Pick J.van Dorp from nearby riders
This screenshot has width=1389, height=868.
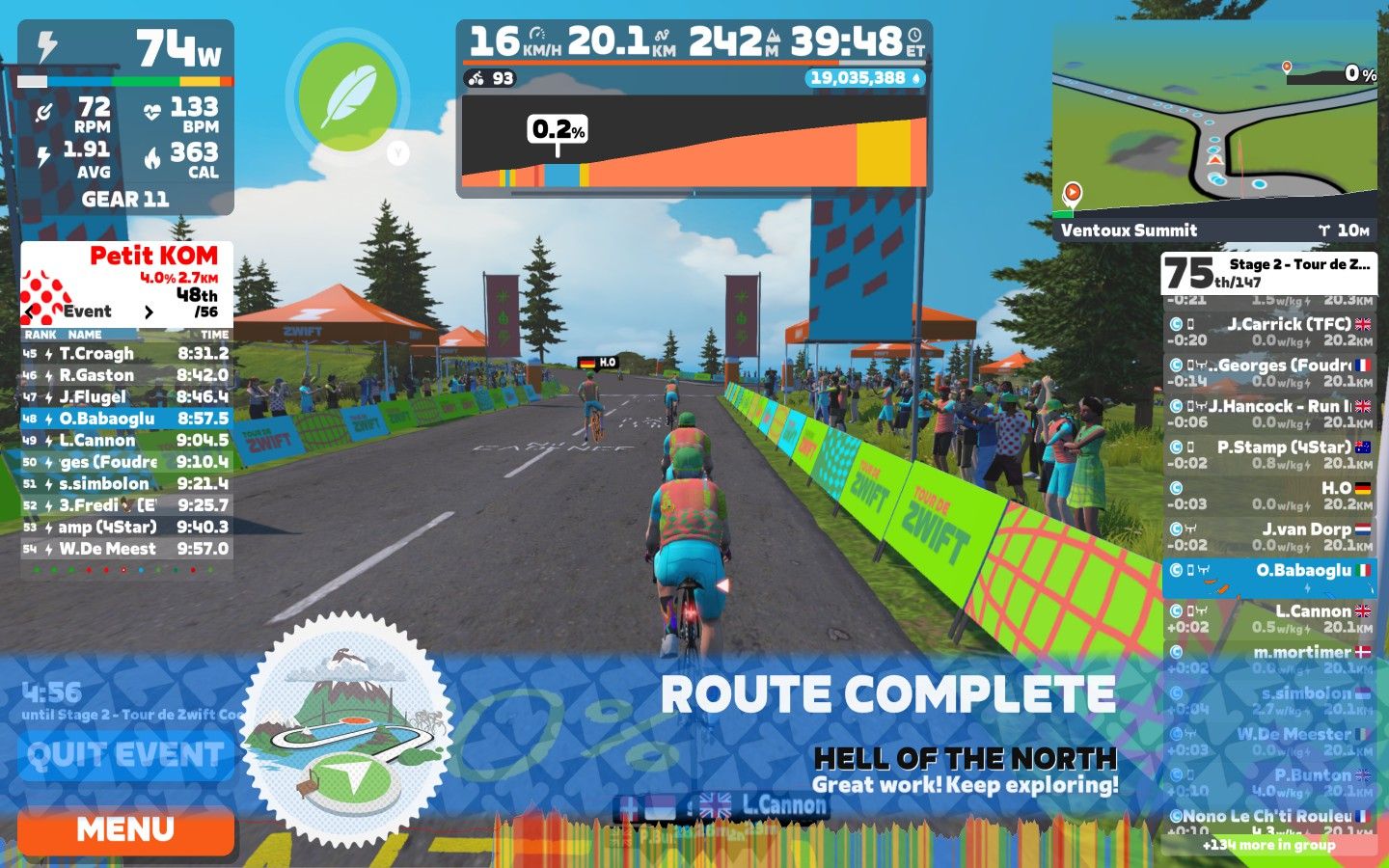click(x=1269, y=536)
